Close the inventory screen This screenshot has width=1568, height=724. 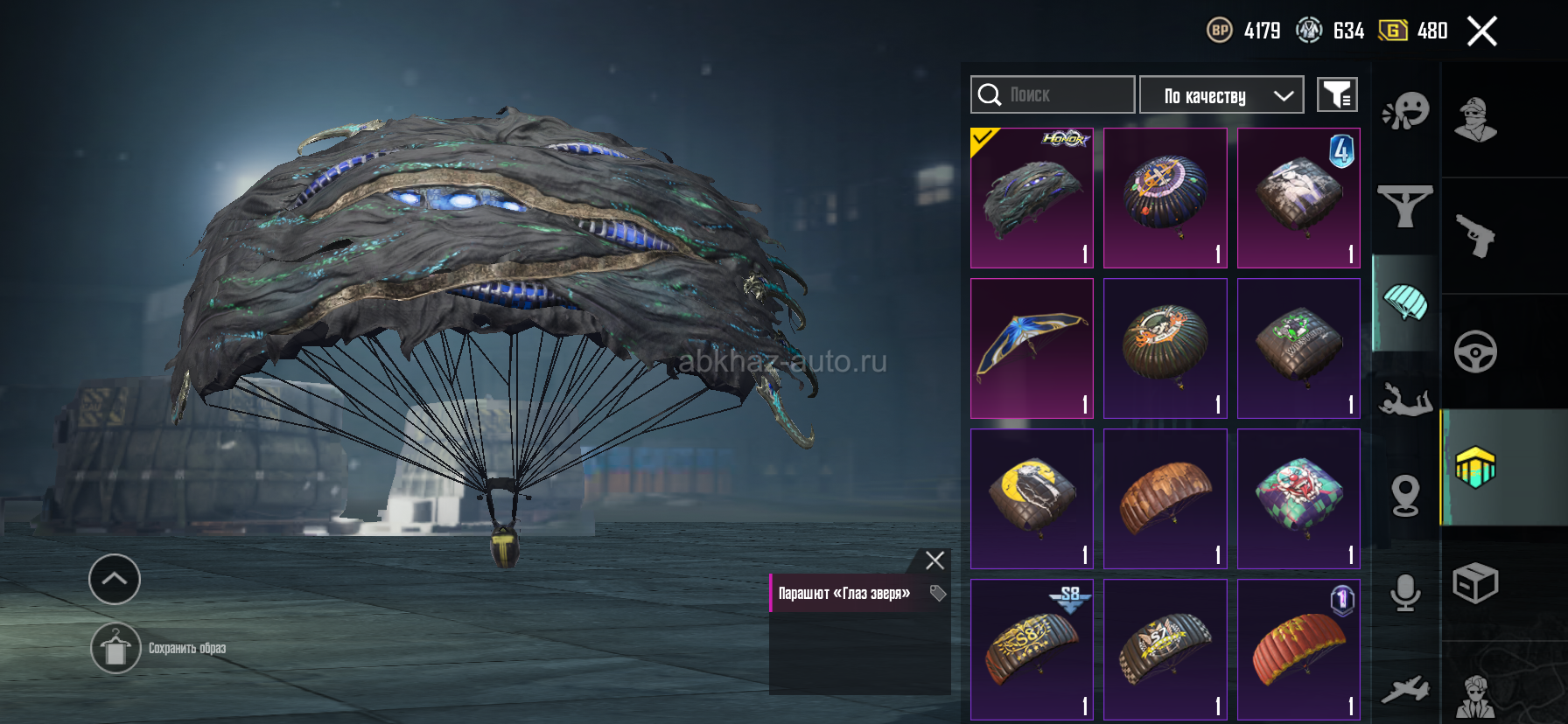(x=1481, y=31)
